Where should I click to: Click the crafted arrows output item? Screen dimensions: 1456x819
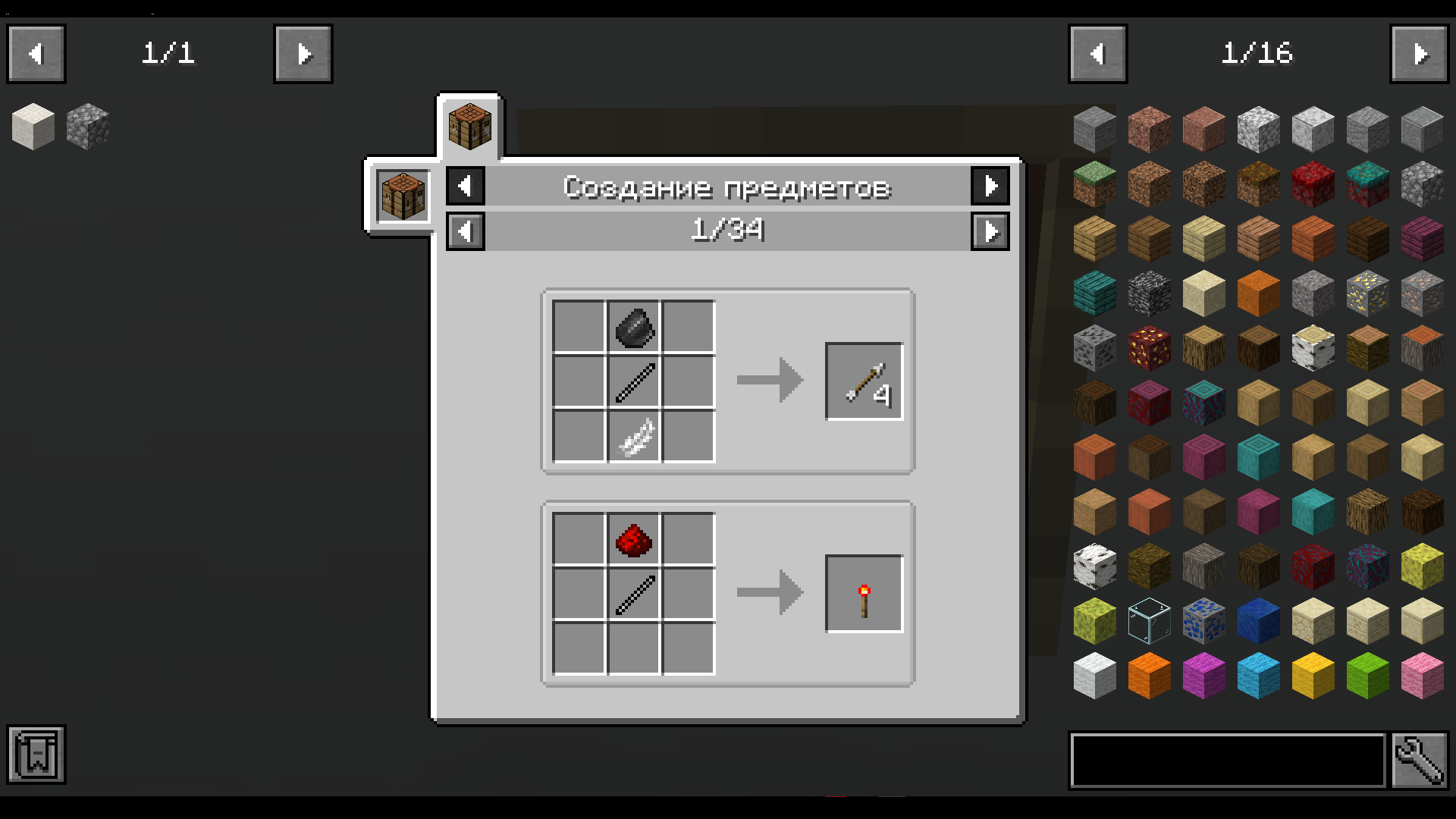pos(864,380)
